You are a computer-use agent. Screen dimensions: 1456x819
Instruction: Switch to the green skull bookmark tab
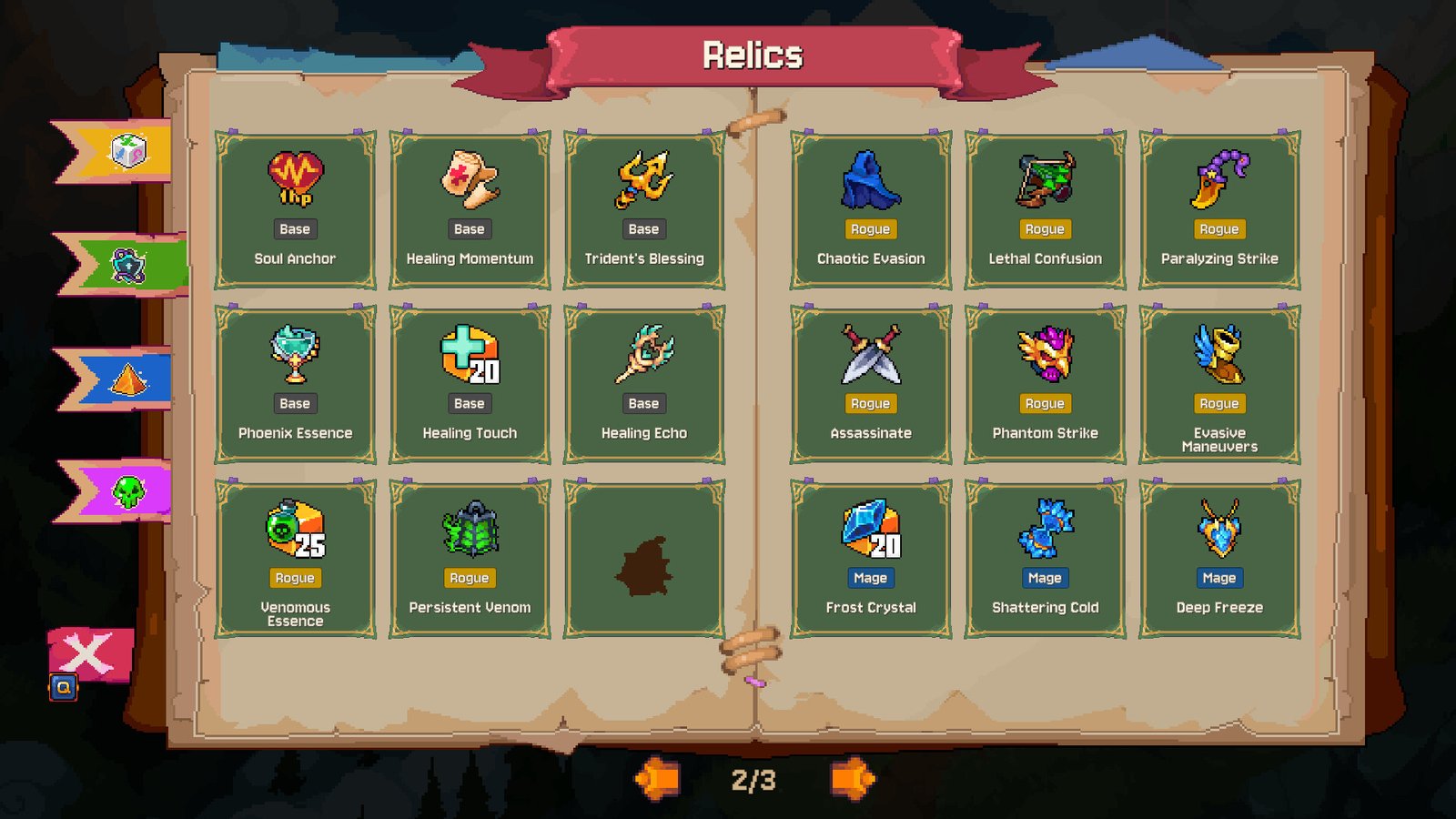126,491
